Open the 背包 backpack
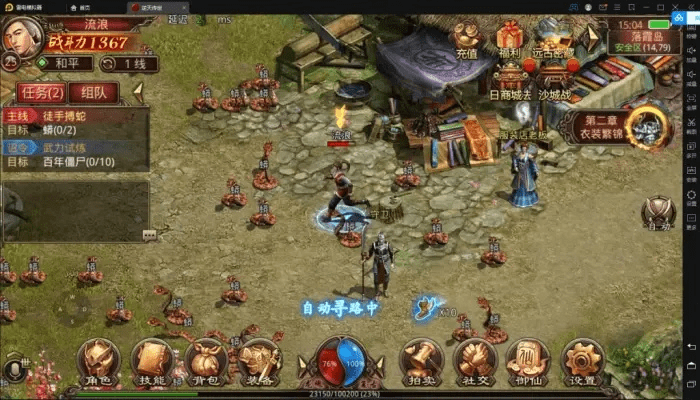This screenshot has width=700, height=400. coord(205,361)
